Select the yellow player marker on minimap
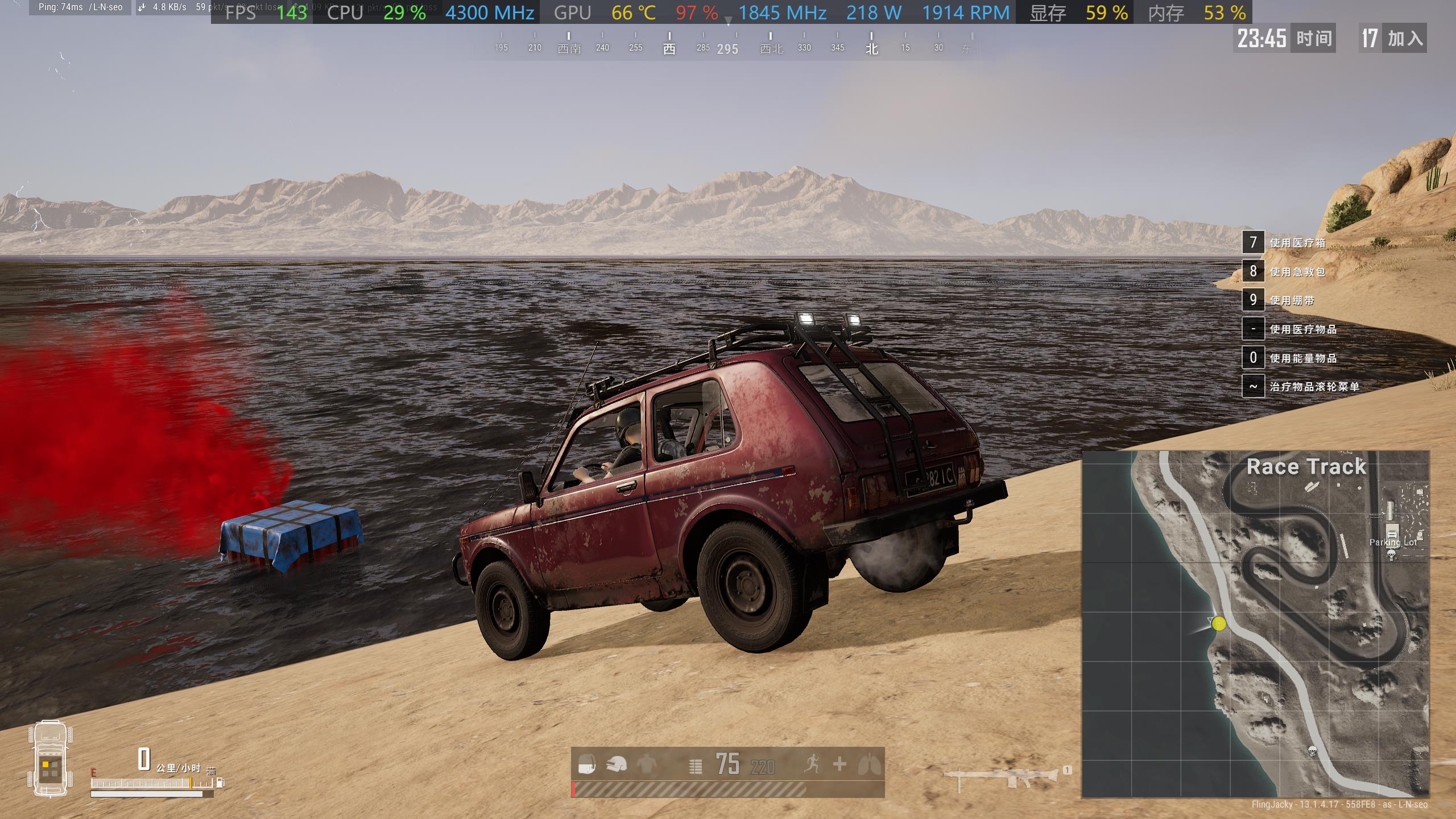Image resolution: width=1456 pixels, height=819 pixels. (1218, 623)
